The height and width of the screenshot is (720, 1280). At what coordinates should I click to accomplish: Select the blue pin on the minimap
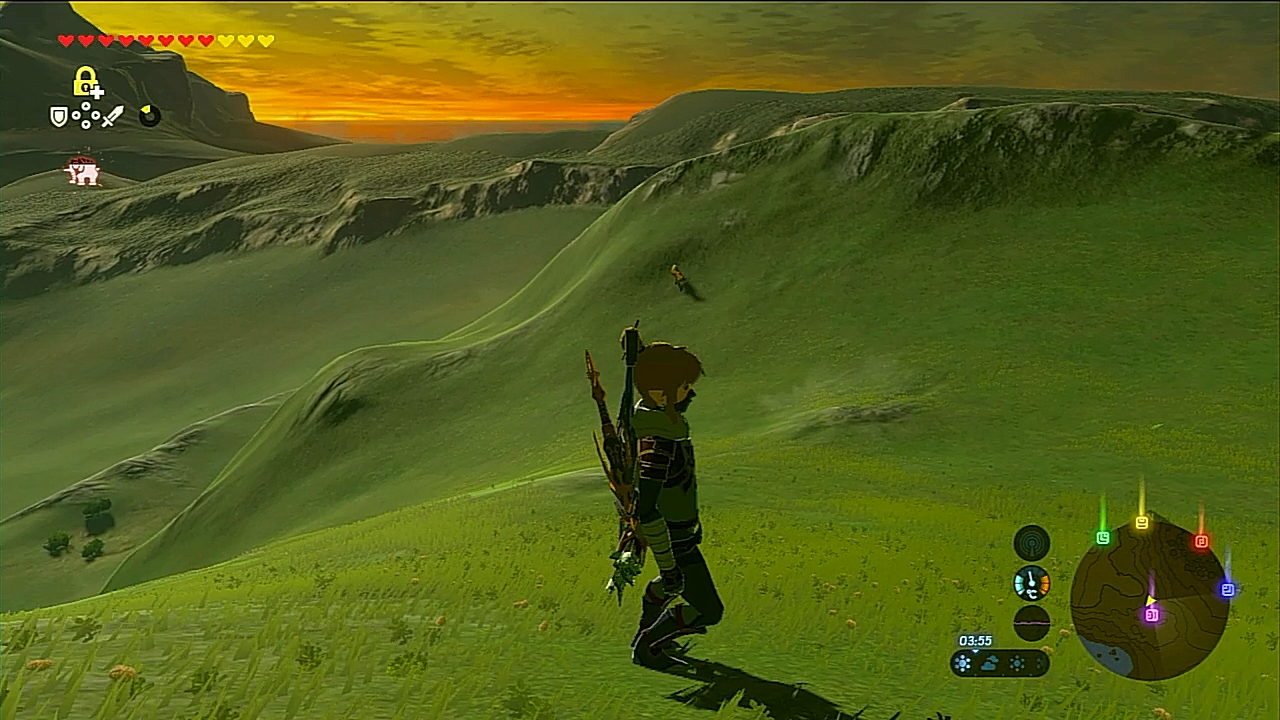point(1227,590)
